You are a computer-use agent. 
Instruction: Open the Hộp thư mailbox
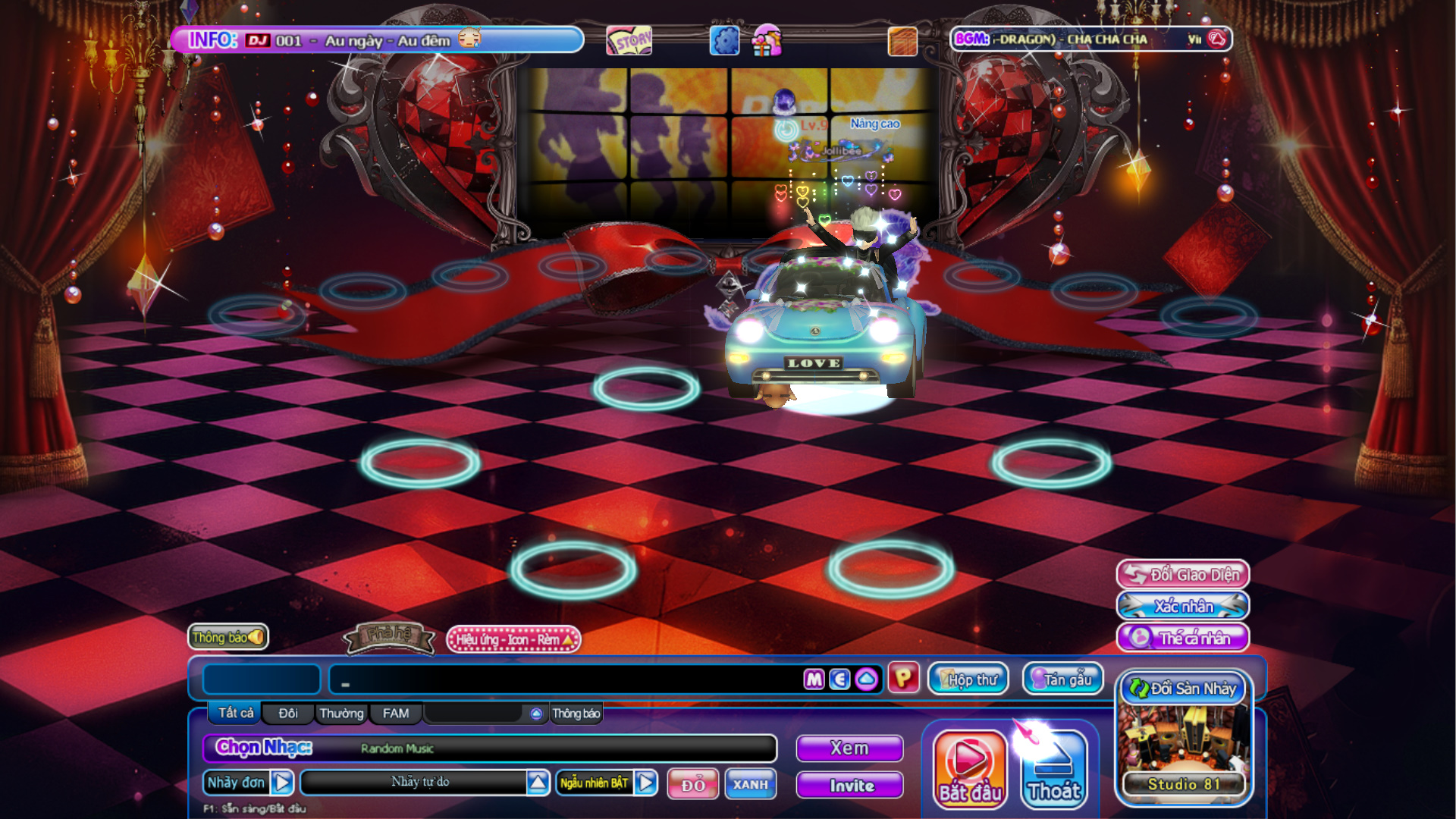968,679
